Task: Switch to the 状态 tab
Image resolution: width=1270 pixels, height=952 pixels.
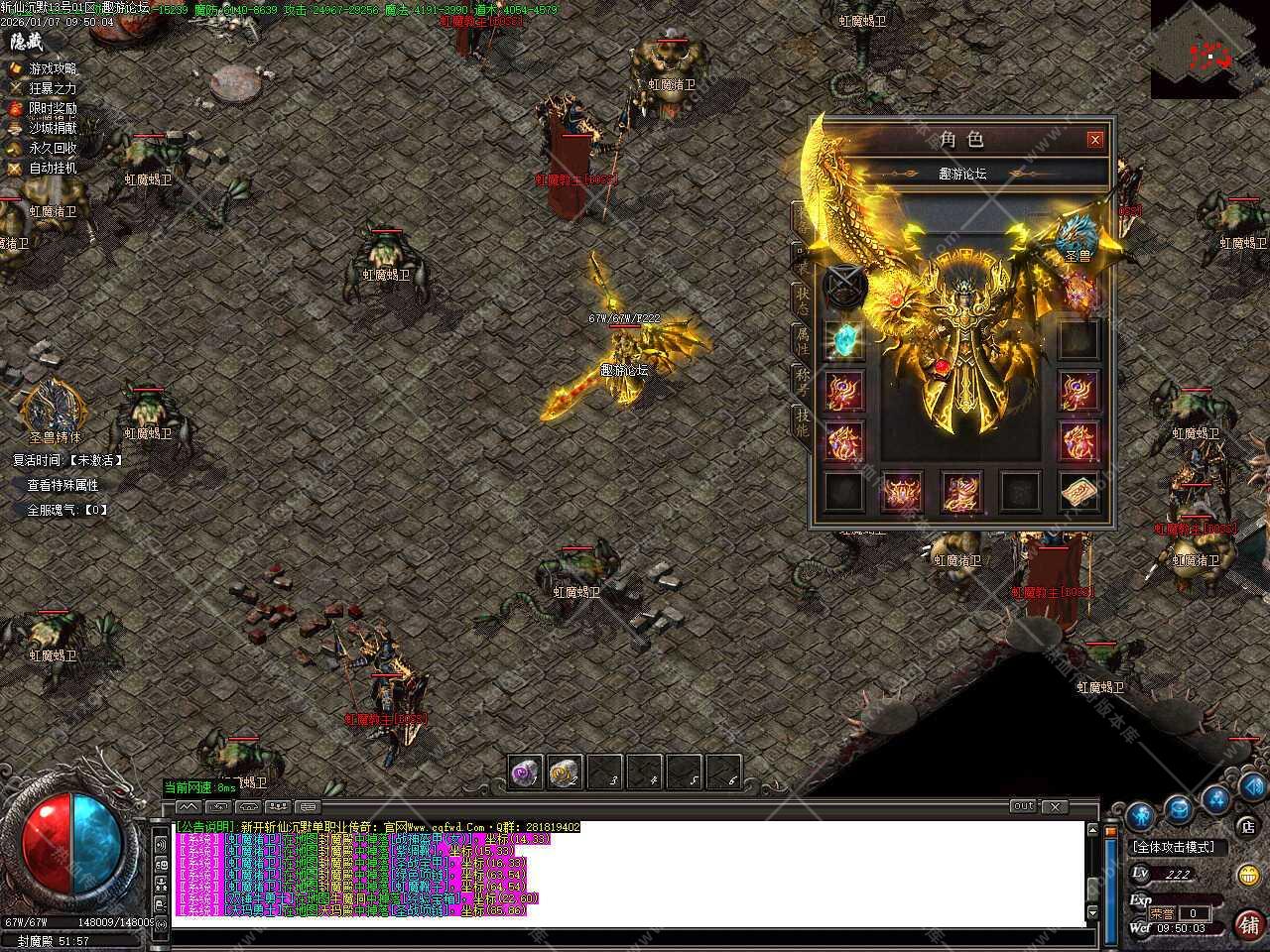Action: 802,298
